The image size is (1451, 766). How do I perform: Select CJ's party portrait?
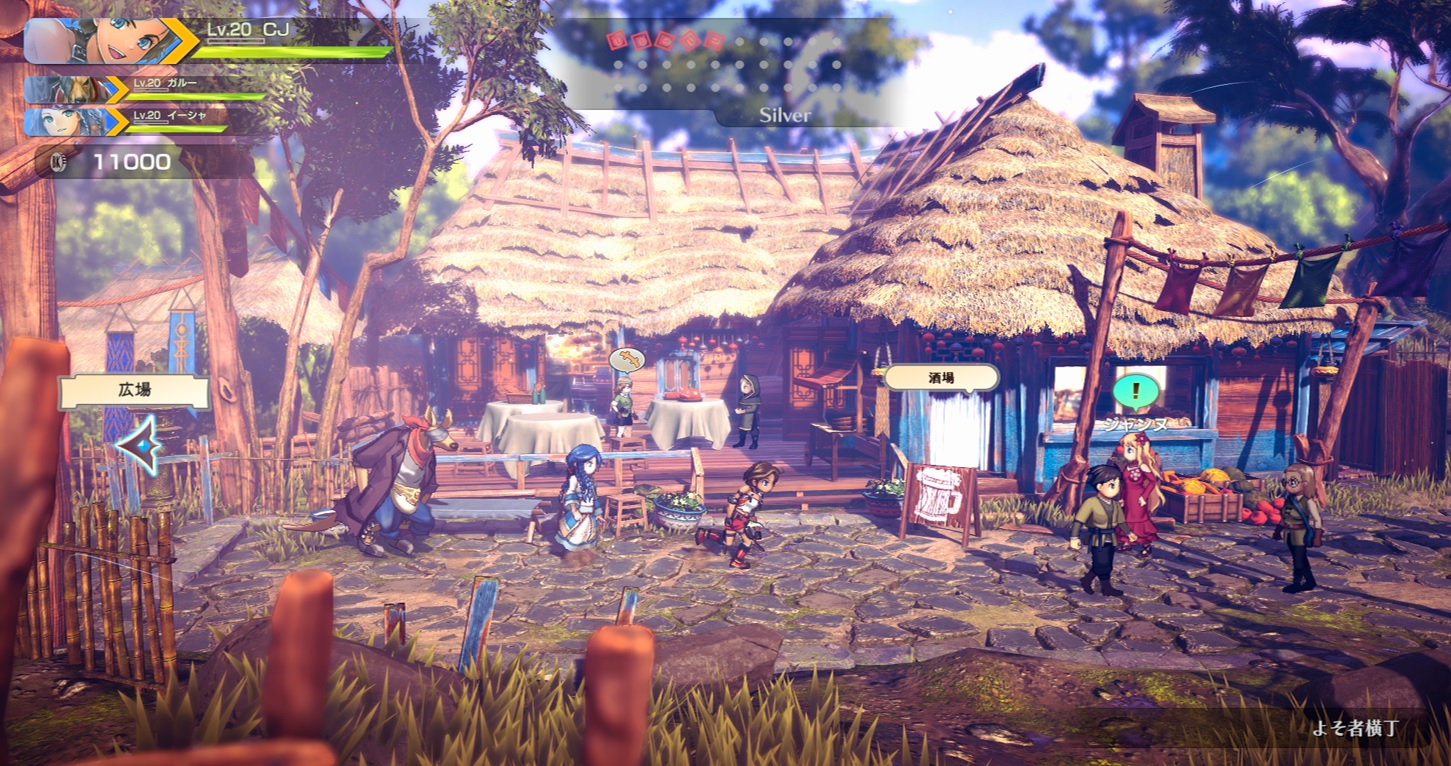point(93,40)
